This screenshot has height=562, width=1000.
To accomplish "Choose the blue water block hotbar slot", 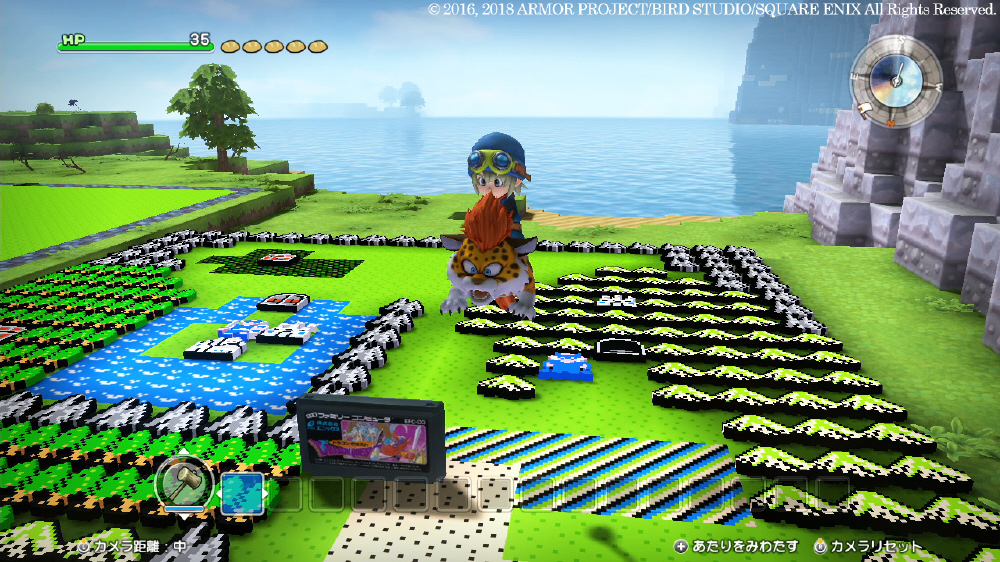I will 242,493.
